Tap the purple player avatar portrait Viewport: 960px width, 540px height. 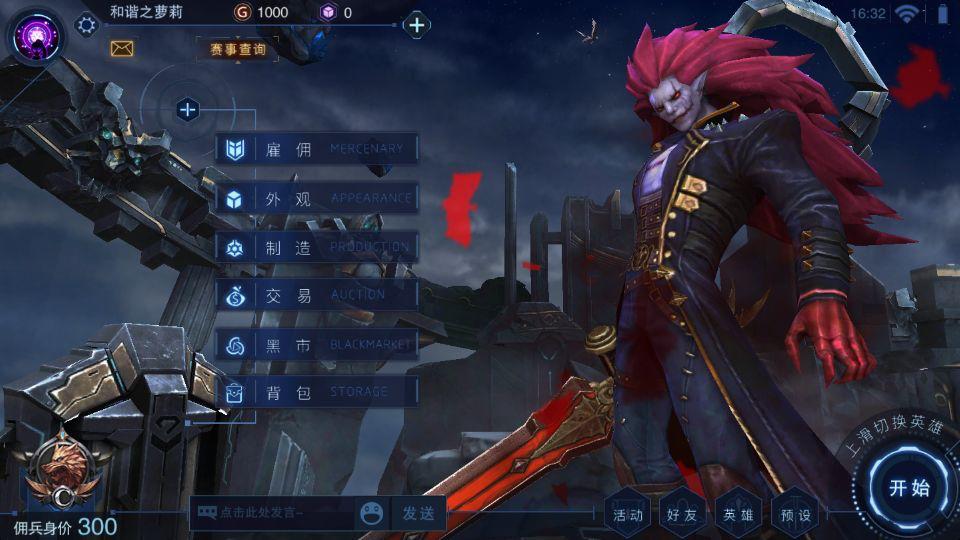click(35, 37)
